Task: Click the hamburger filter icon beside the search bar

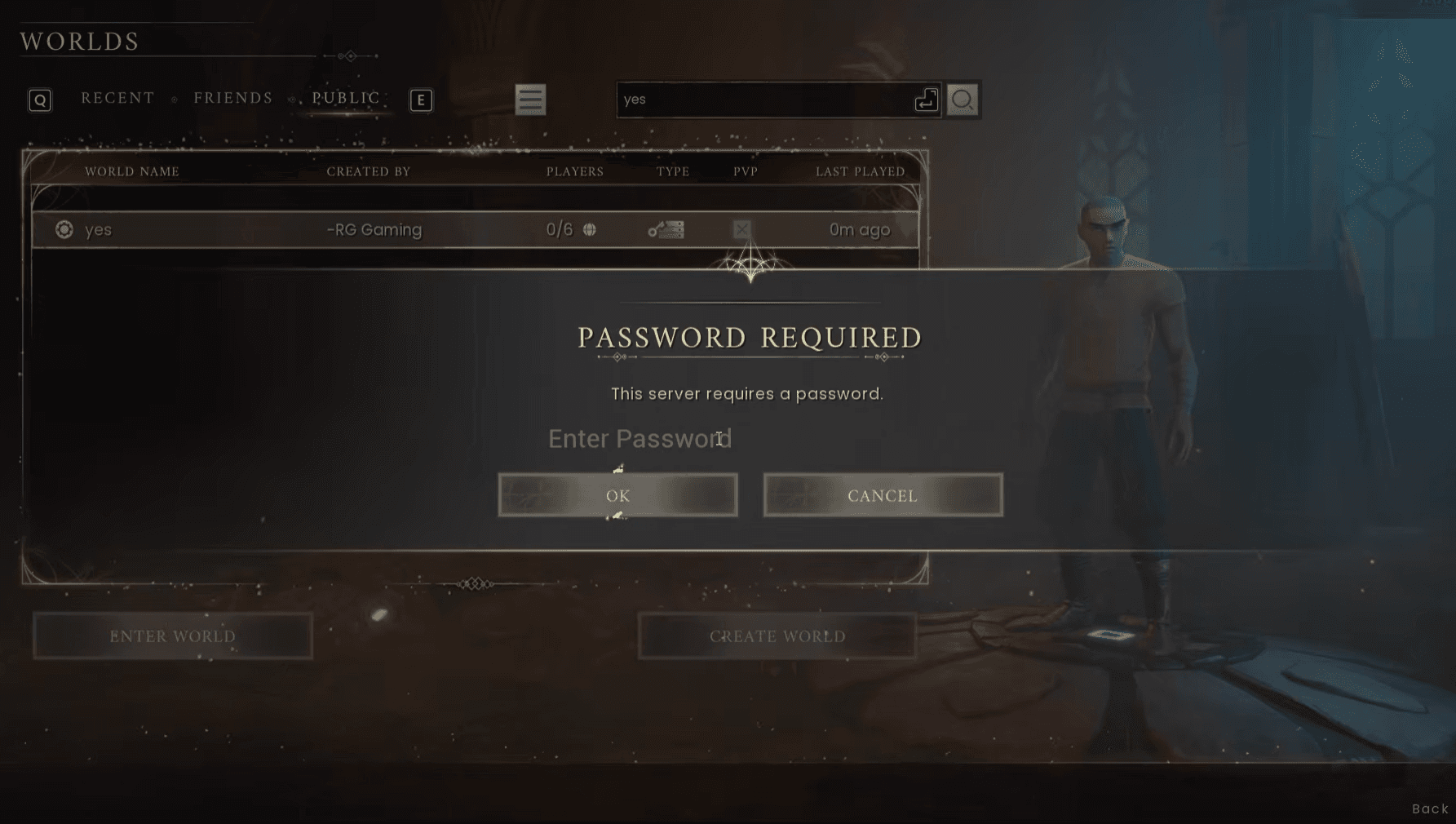Action: 530,100
